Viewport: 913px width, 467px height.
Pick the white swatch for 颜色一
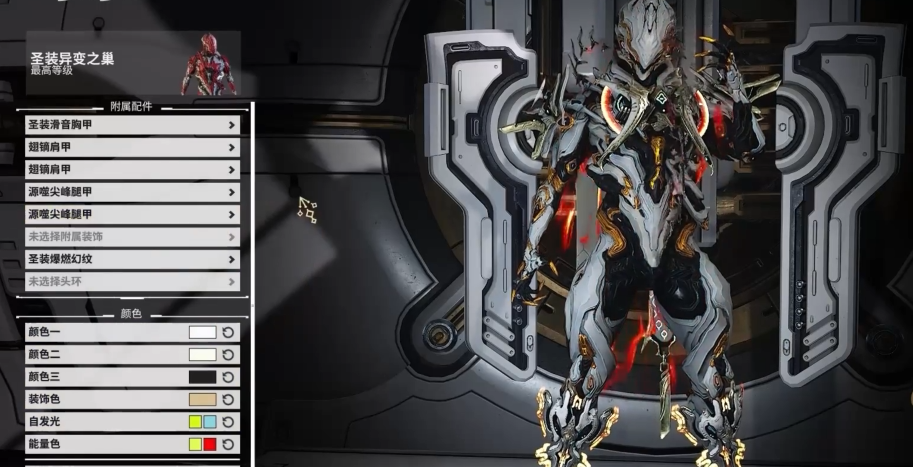click(202, 332)
